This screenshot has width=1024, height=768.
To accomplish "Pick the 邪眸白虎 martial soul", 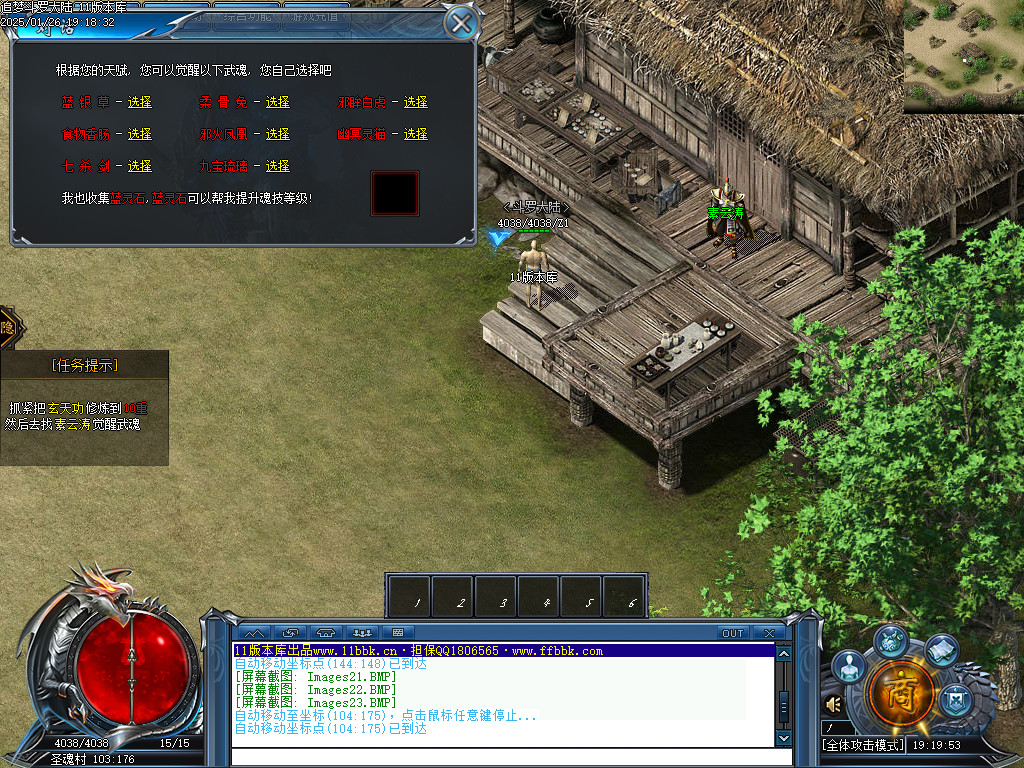I will click(x=415, y=102).
